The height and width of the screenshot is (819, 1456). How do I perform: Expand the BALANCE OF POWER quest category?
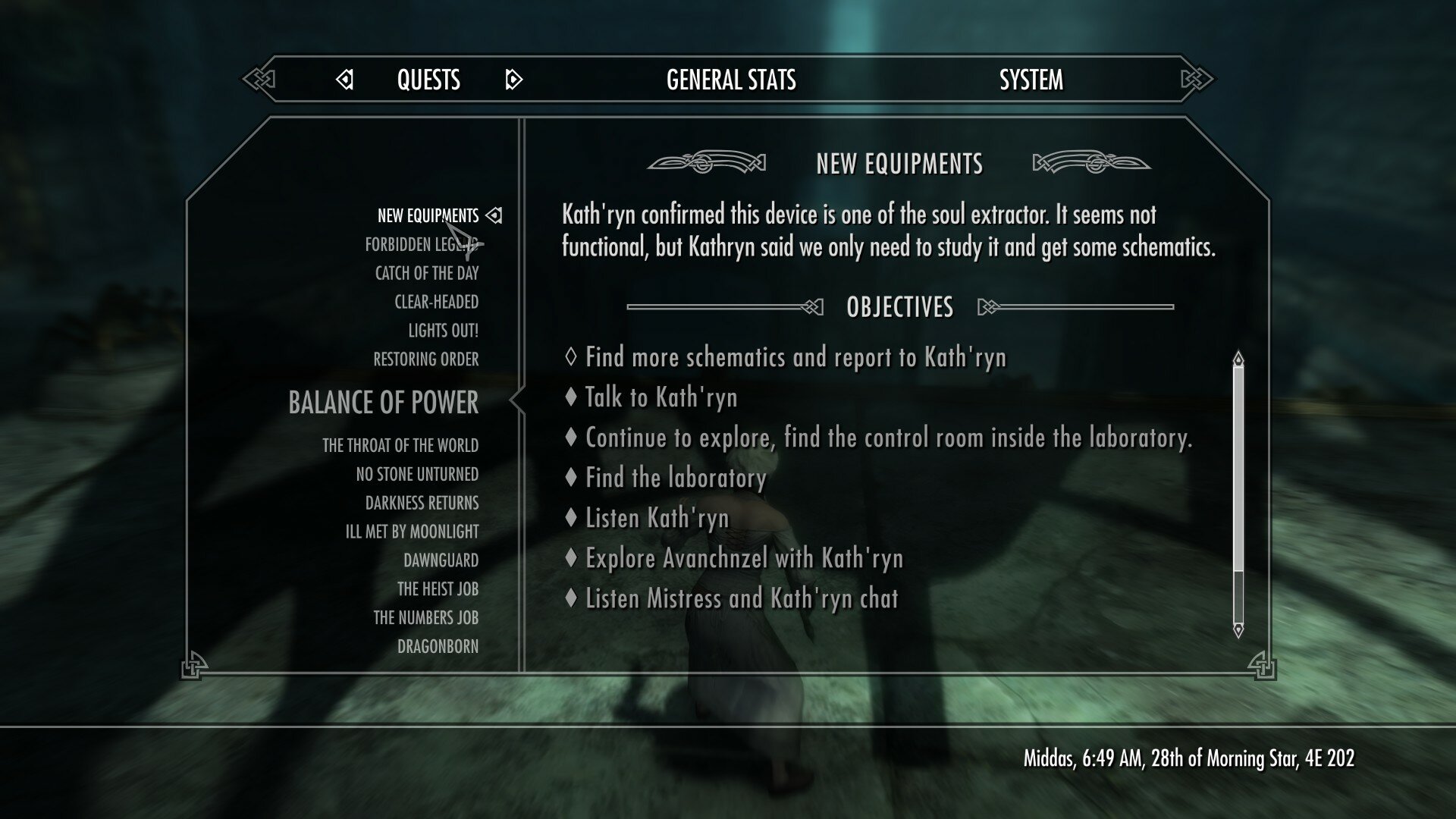point(382,403)
